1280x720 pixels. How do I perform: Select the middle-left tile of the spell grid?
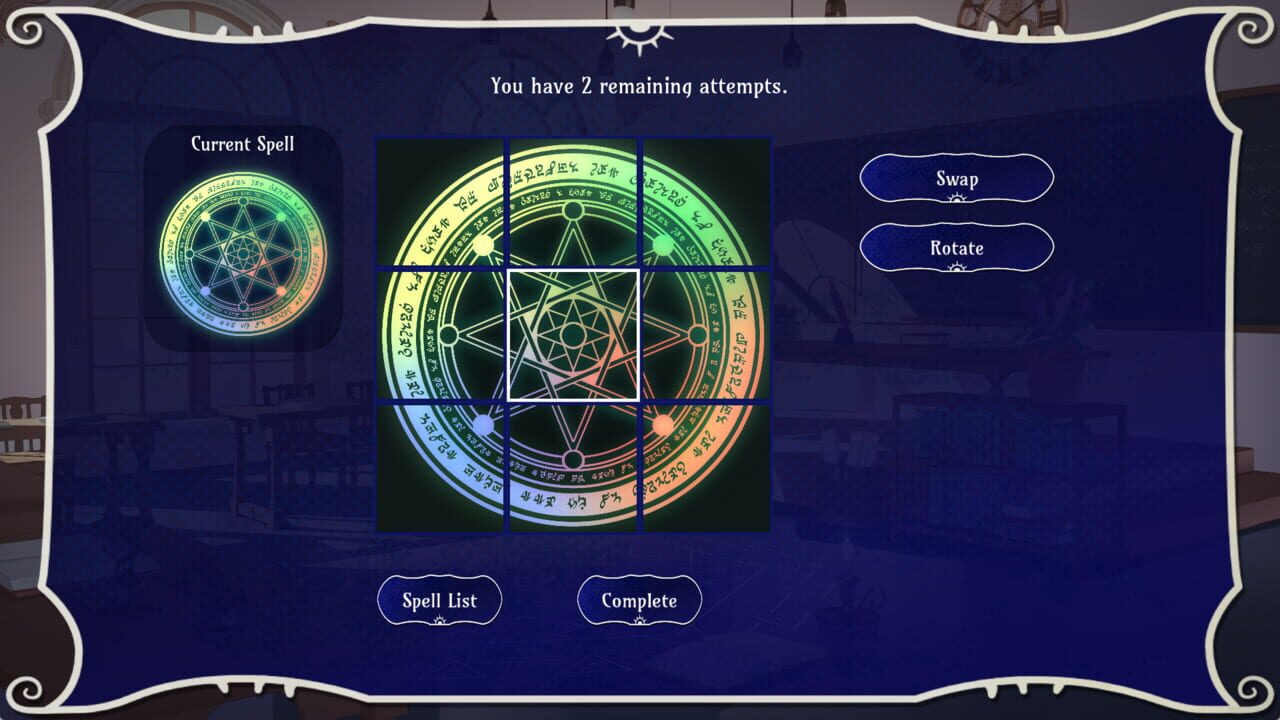point(441,335)
